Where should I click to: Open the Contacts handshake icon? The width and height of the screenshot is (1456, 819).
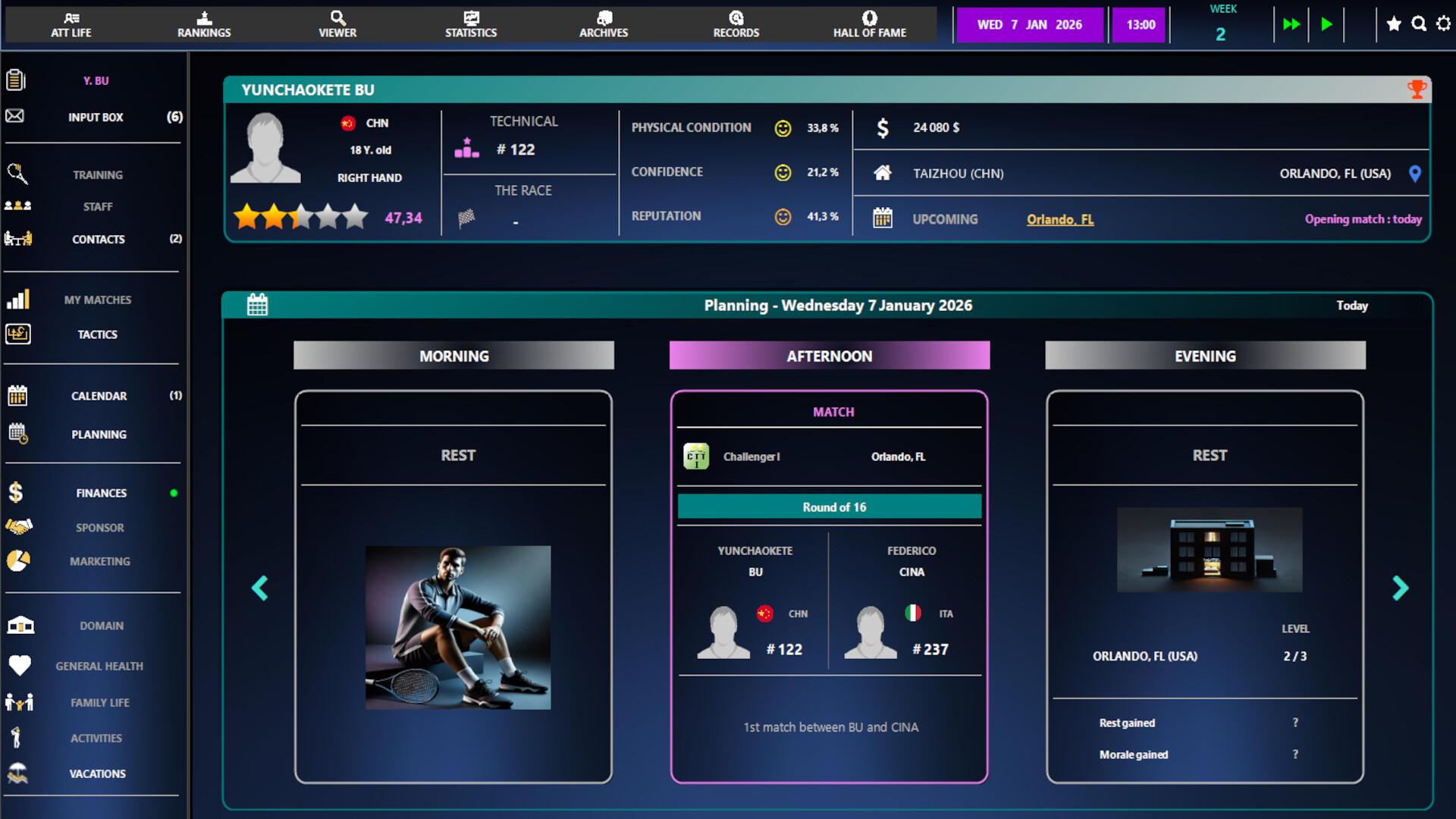coord(17,239)
